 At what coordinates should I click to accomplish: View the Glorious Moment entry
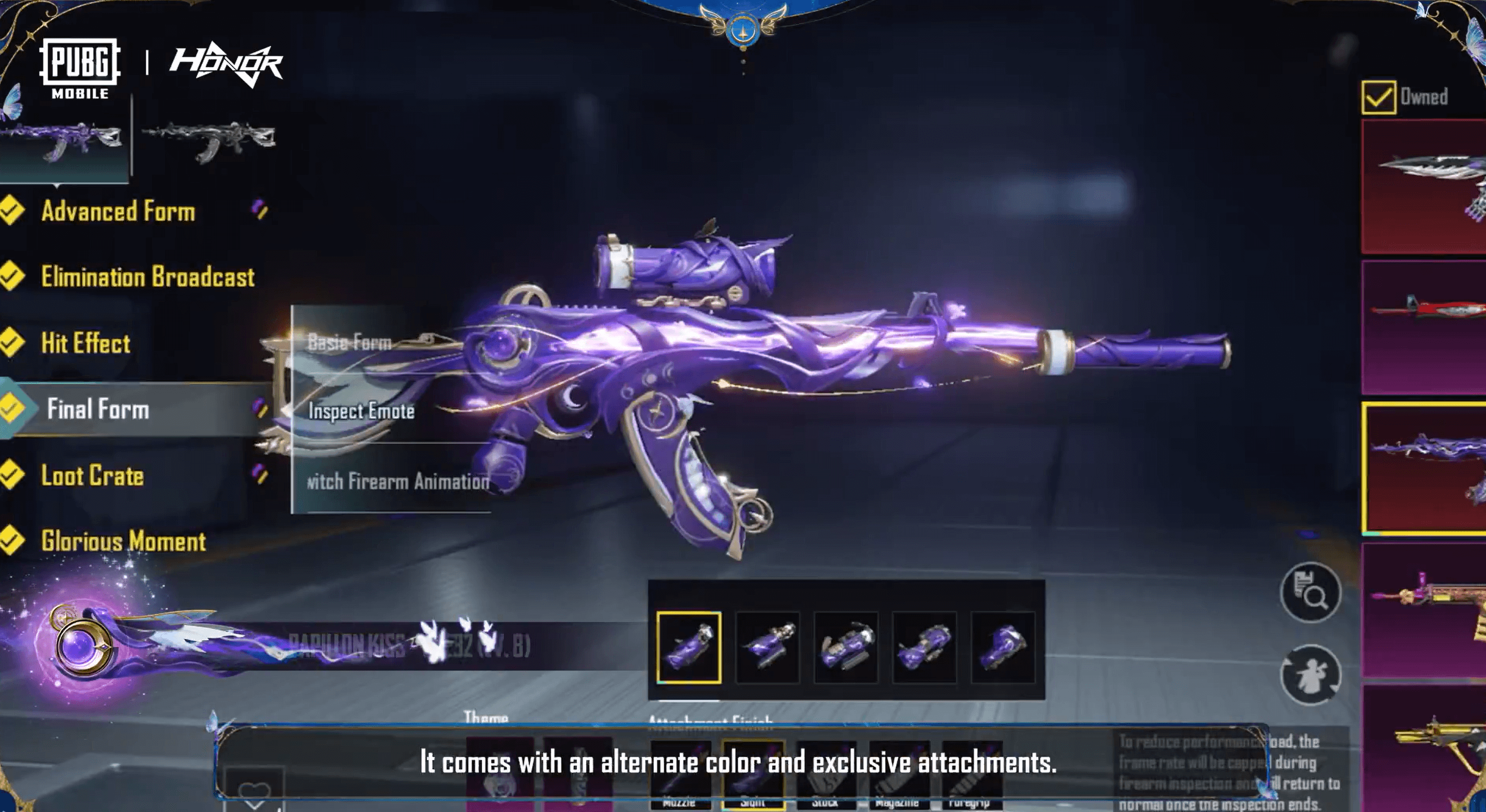(x=123, y=541)
